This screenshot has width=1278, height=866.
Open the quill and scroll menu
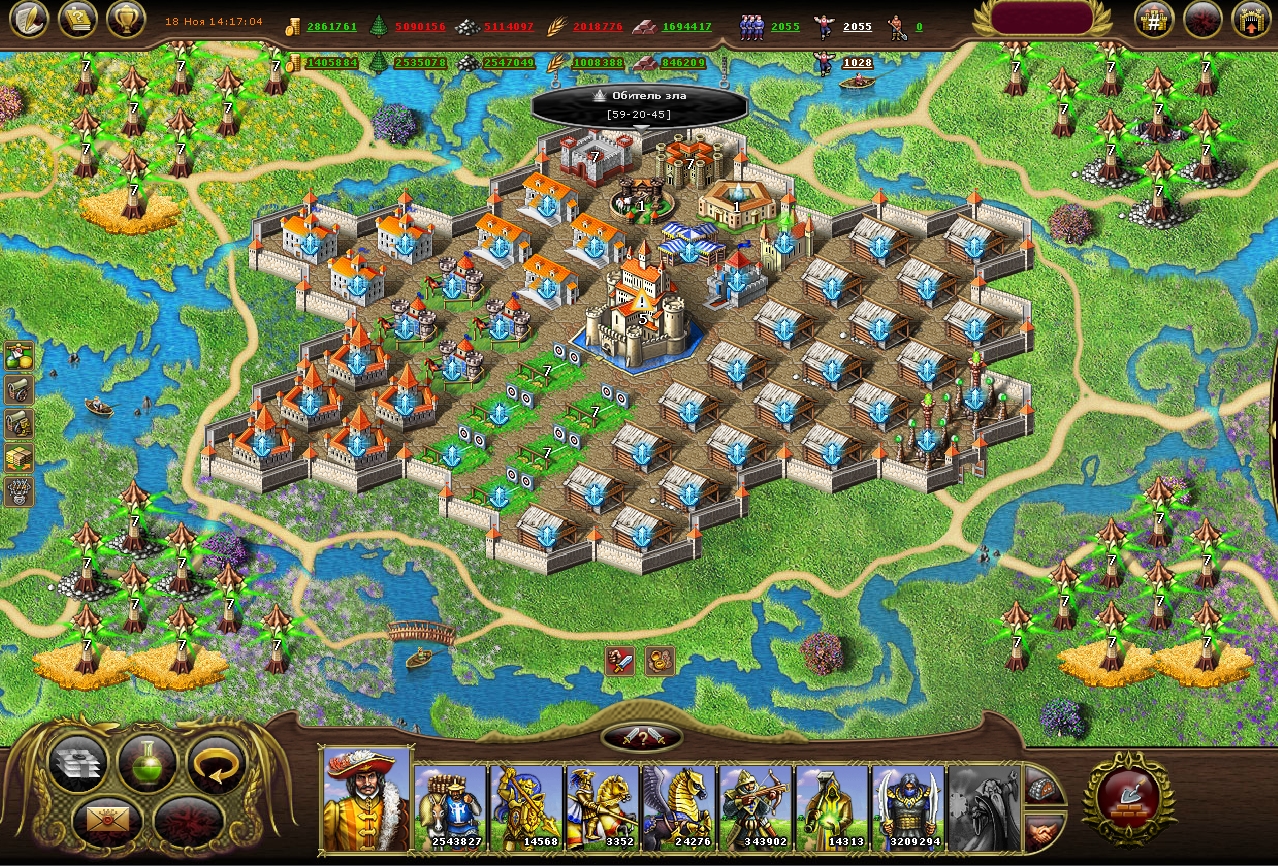29,19
